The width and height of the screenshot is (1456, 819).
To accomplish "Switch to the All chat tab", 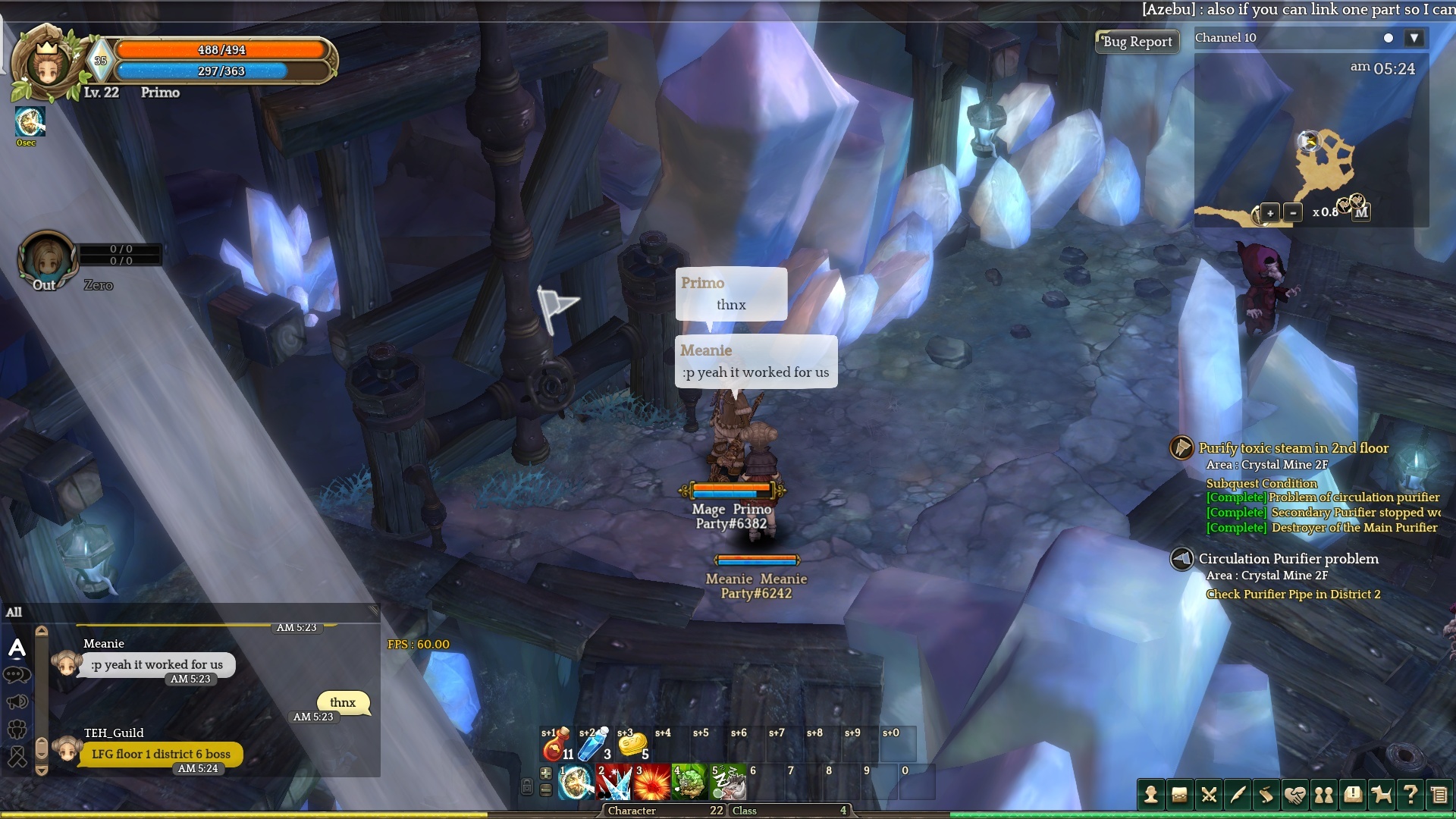I will [x=14, y=612].
